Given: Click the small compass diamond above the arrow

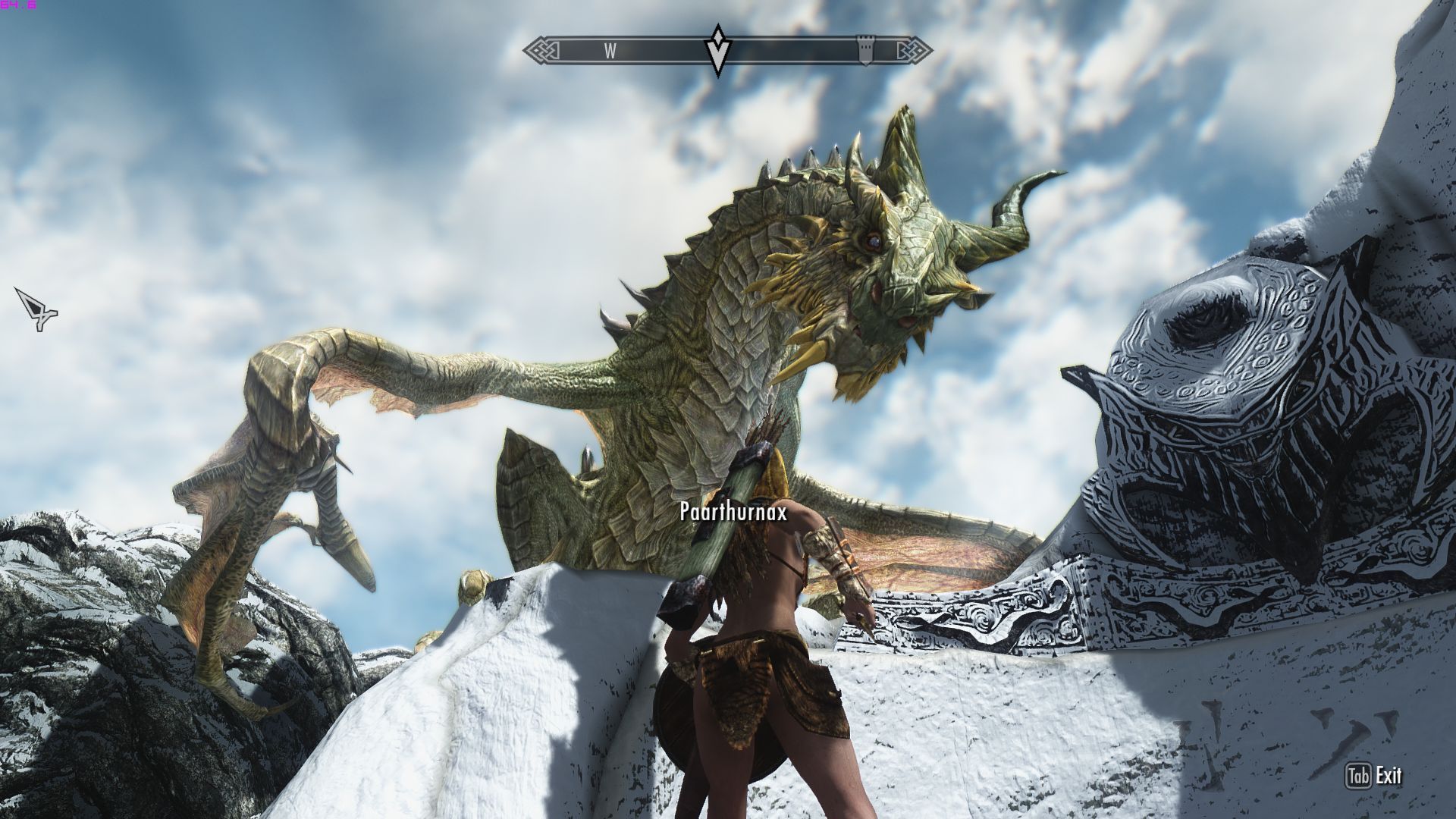Looking at the screenshot, I should coord(717,36).
